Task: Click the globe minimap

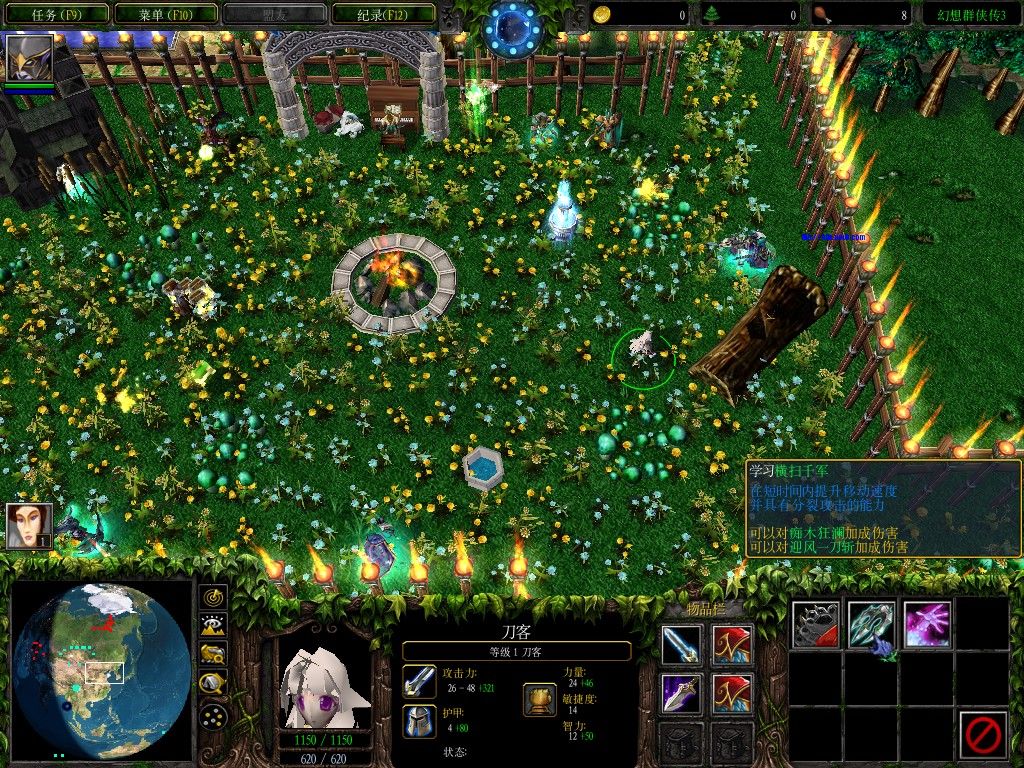Action: tap(102, 670)
